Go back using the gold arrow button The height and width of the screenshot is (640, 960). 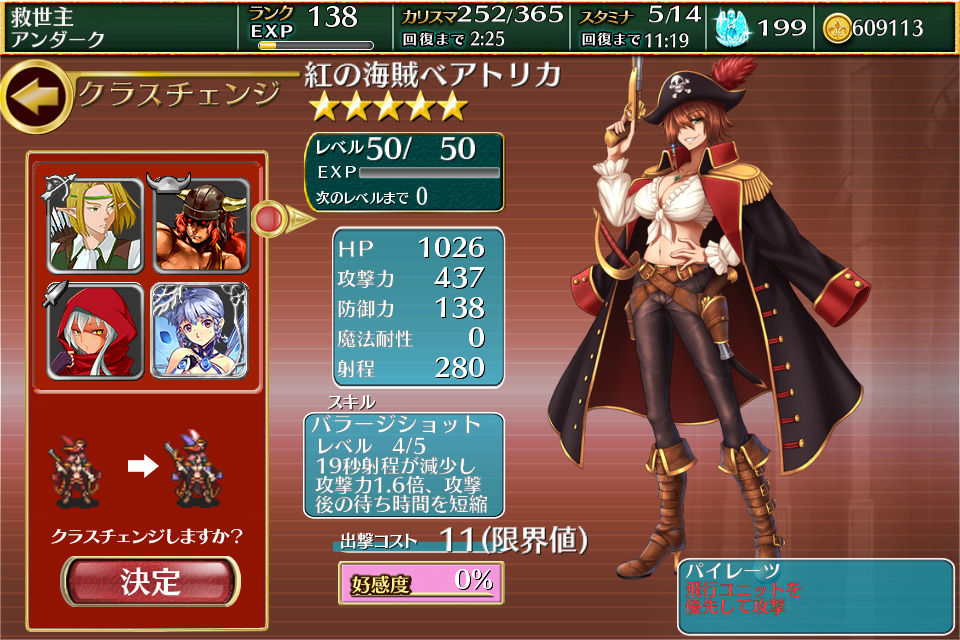34,96
